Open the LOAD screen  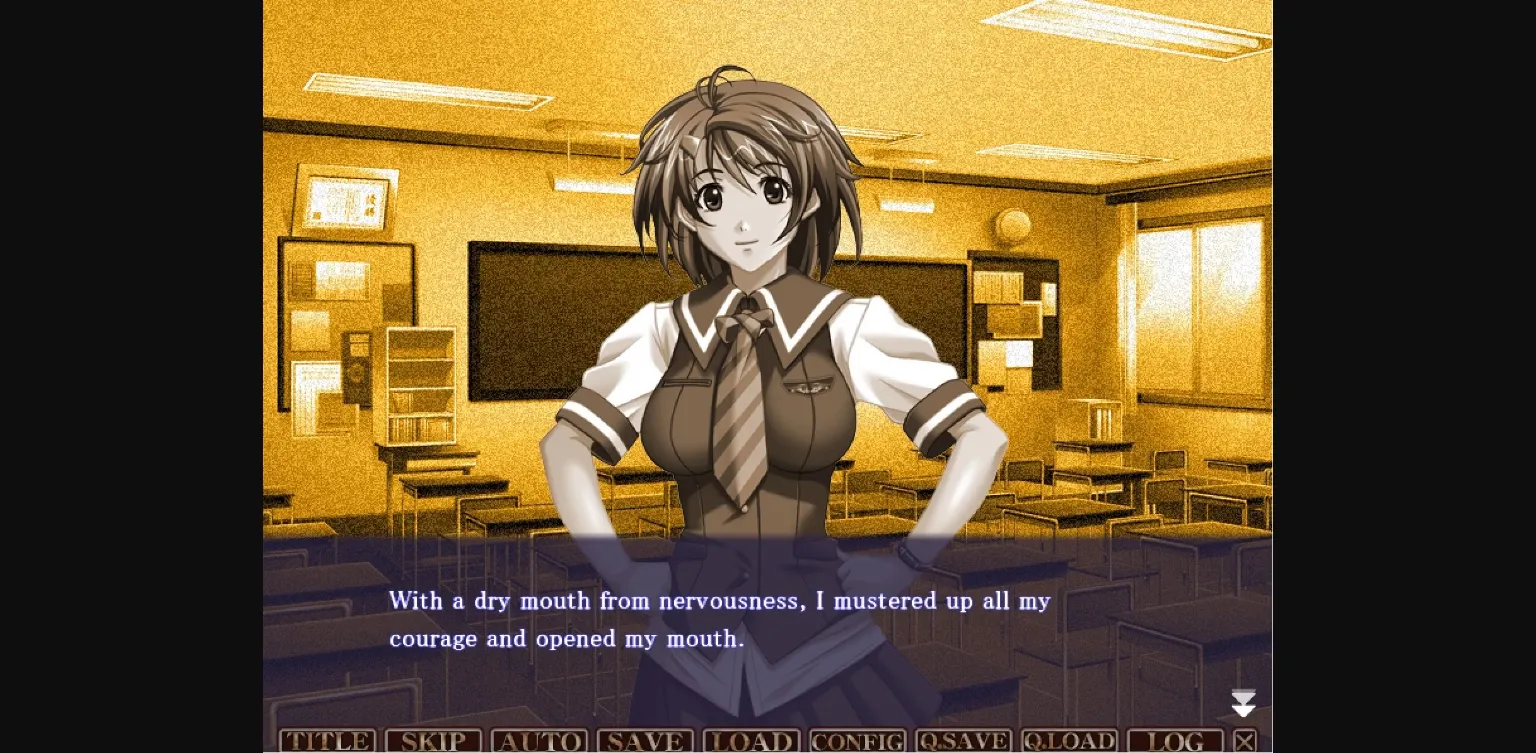pos(752,740)
